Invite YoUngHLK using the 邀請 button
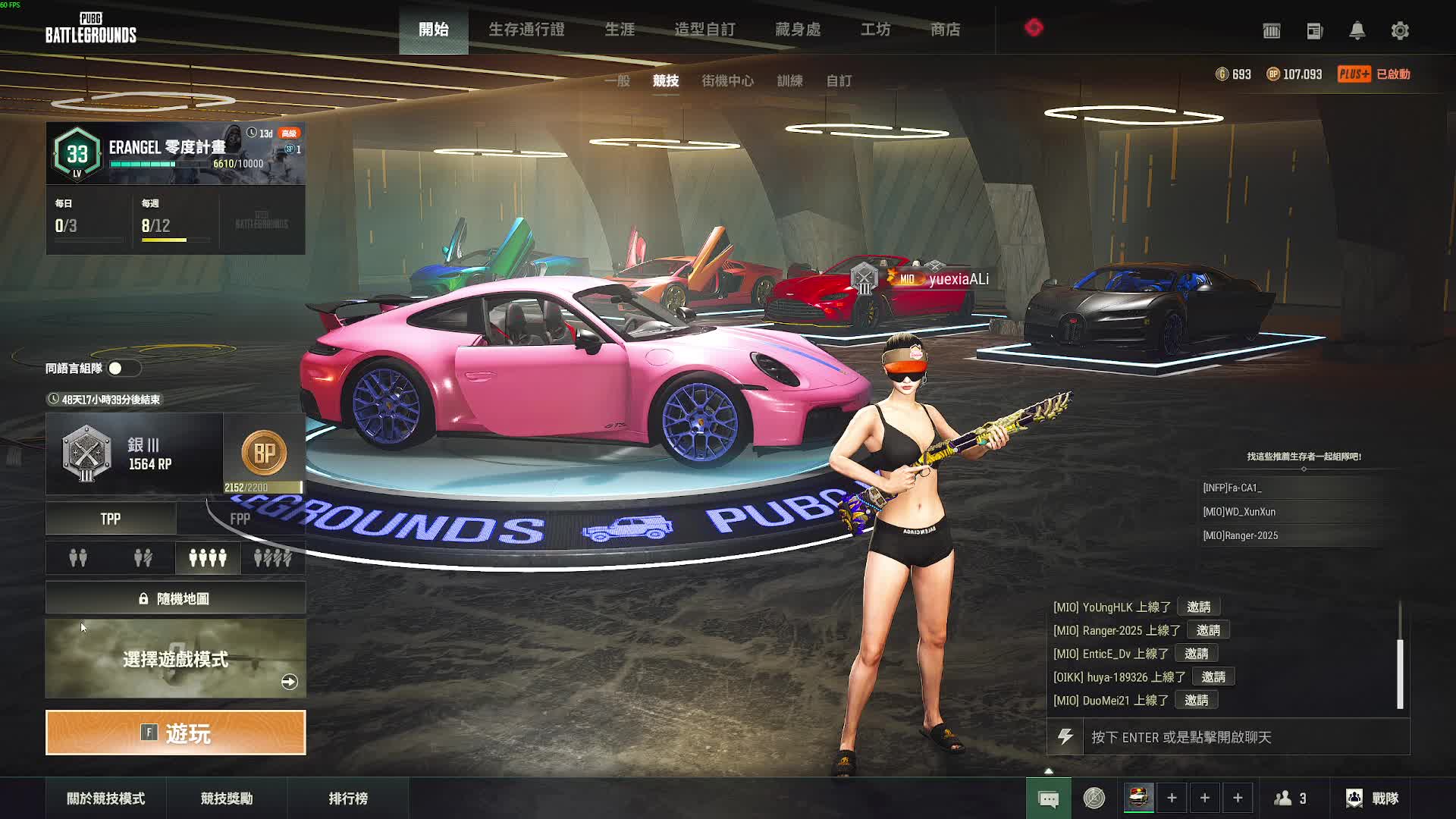The image size is (1456, 819). [1198, 607]
